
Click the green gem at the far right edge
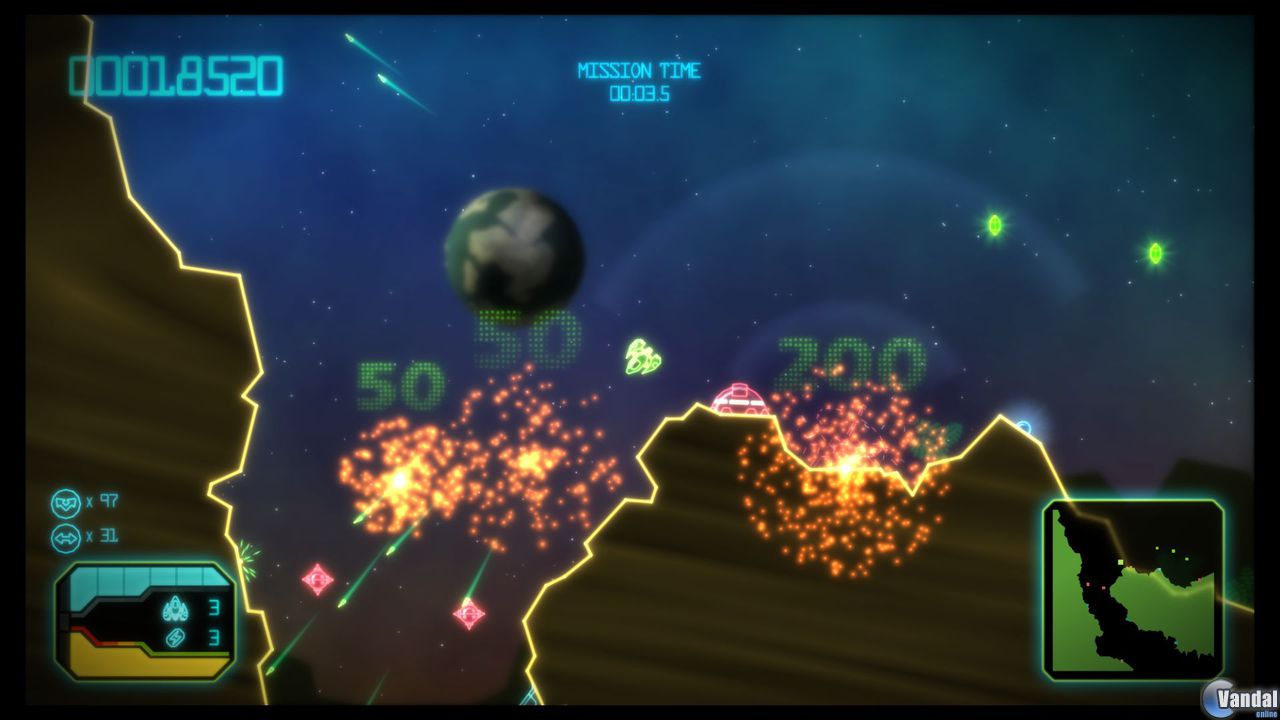click(1154, 252)
